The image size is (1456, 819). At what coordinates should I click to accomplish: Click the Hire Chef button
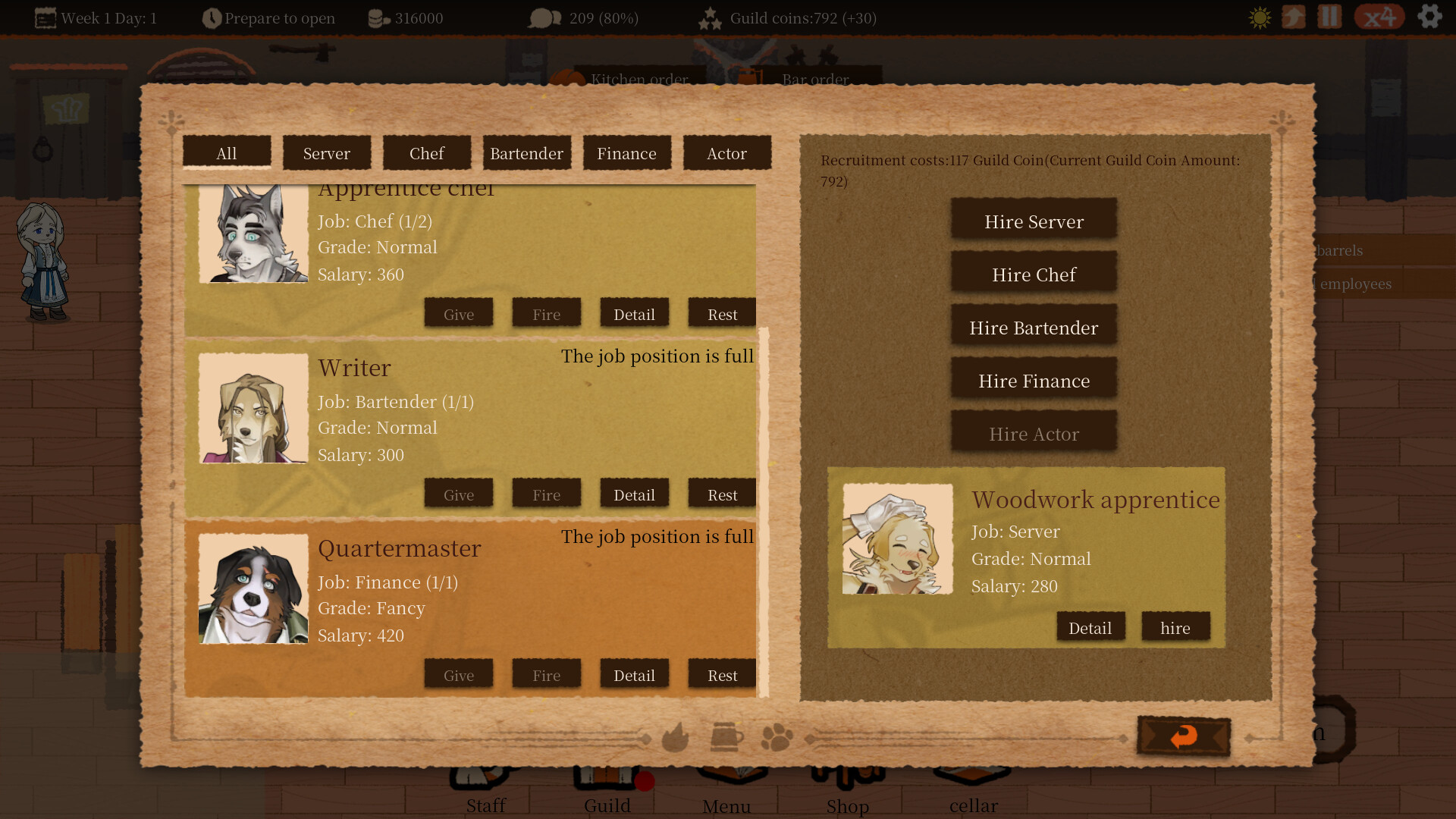(x=1034, y=274)
